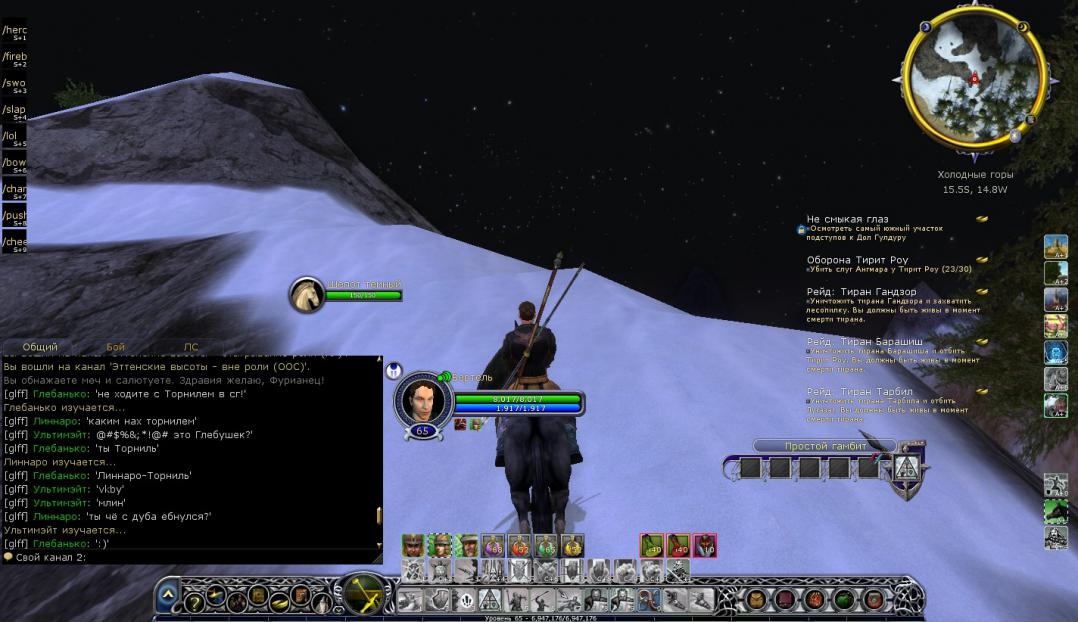This screenshot has width=1078, height=622.
Task: Use the /lol emote shortcut
Action: 14,136
